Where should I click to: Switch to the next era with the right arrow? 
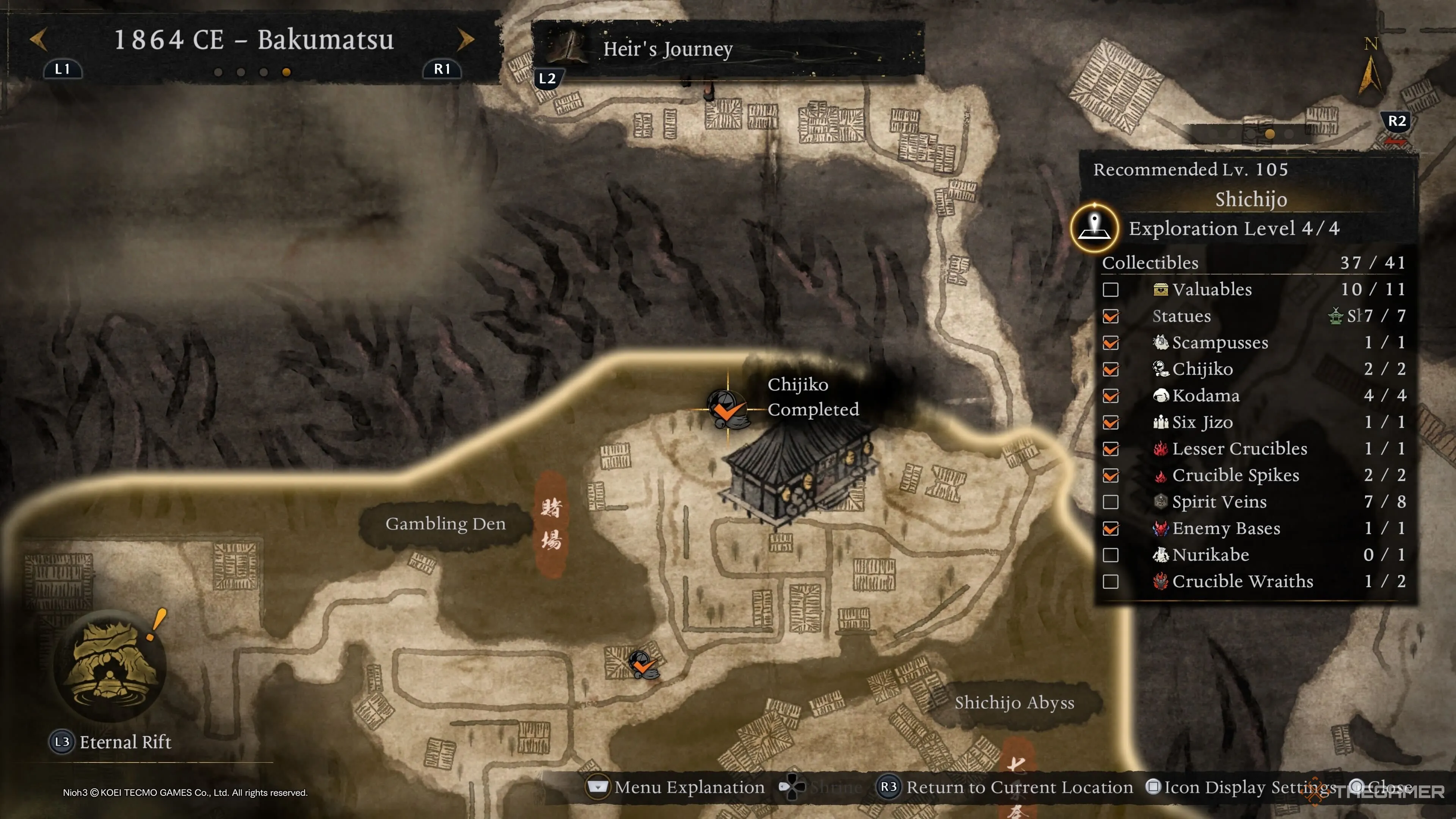pyautogui.click(x=465, y=39)
